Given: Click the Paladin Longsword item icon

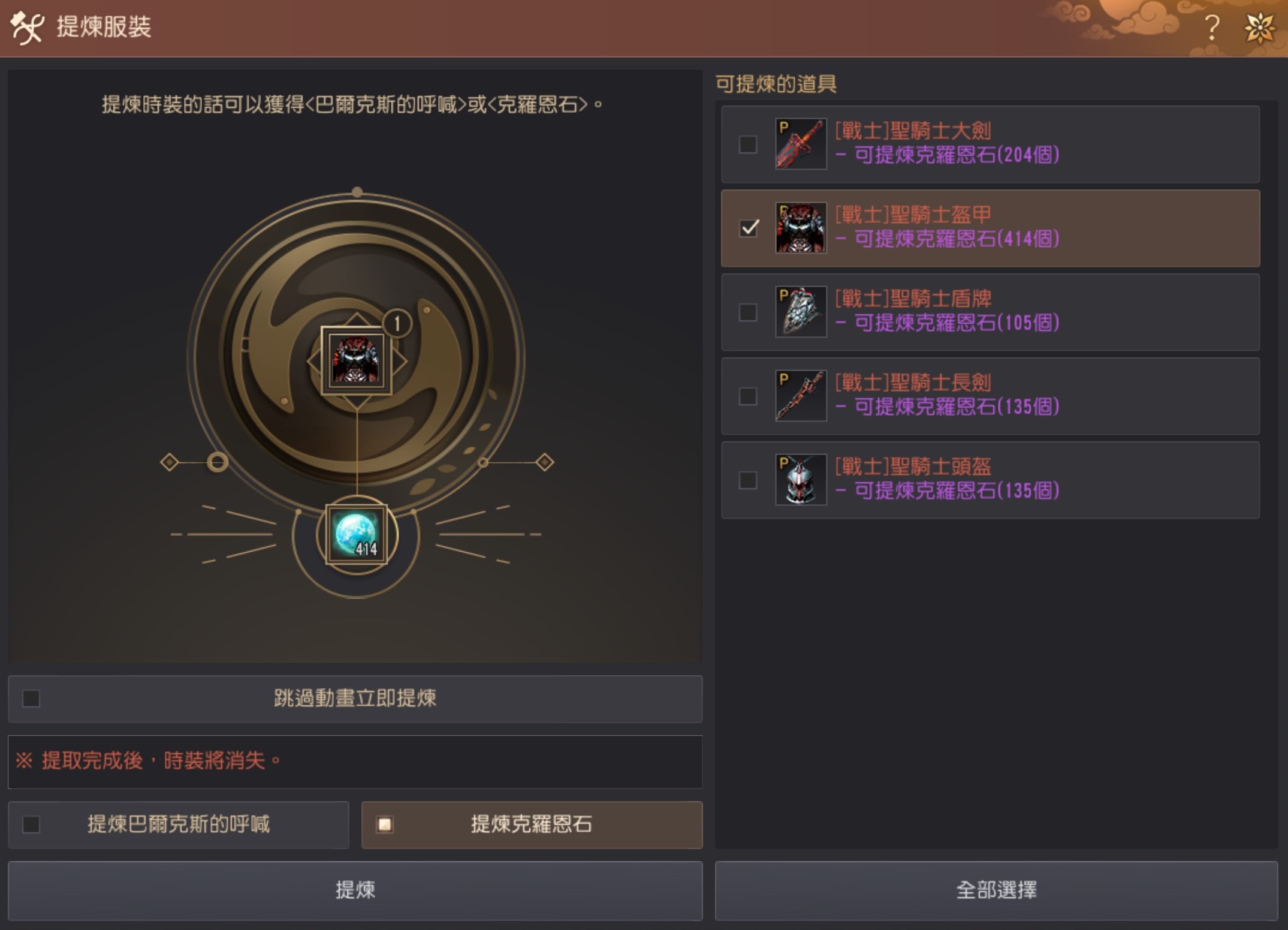Looking at the screenshot, I should point(800,395).
